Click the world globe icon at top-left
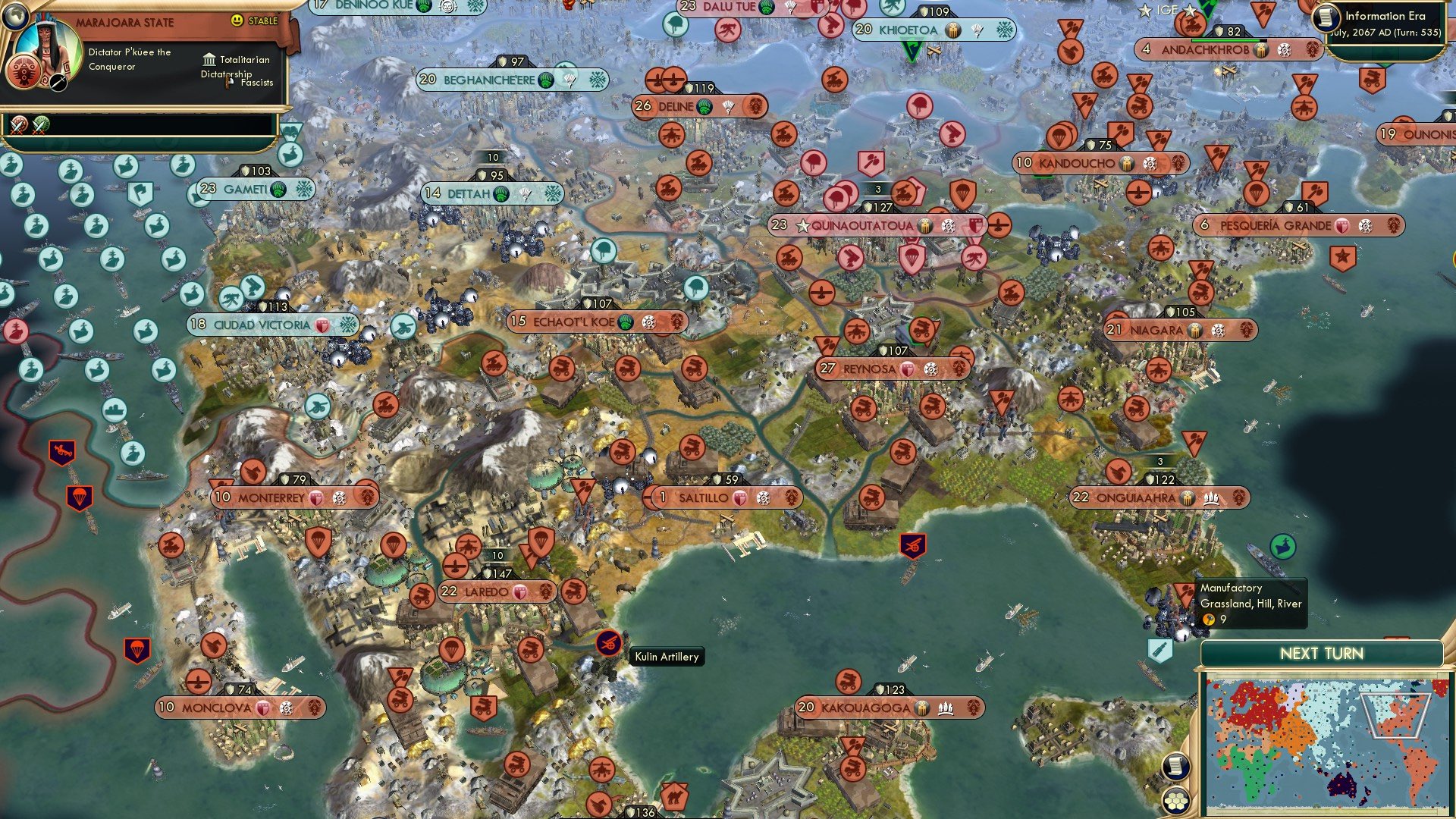Screen dimensions: 1456x819 coord(16,18)
